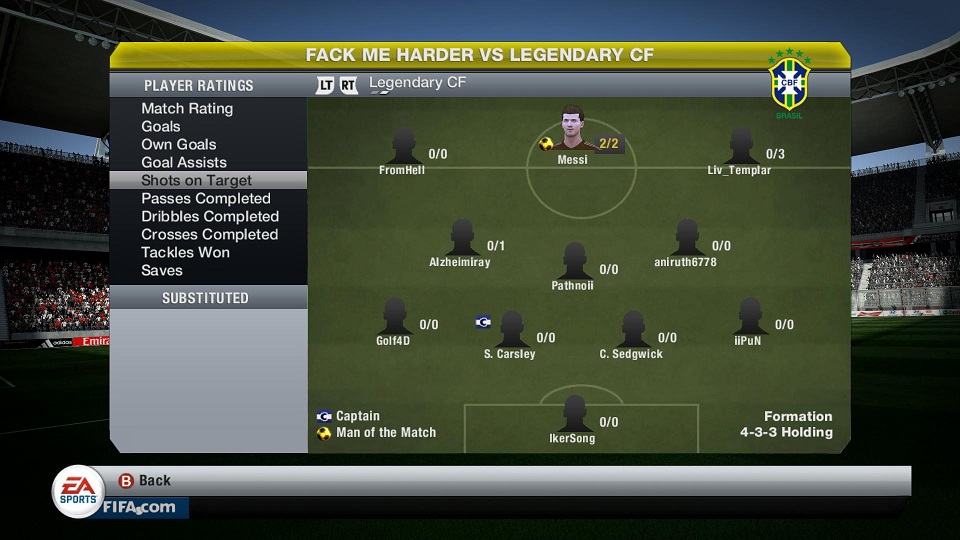
Task: Choose Crosses Completed from the list
Action: [209, 234]
